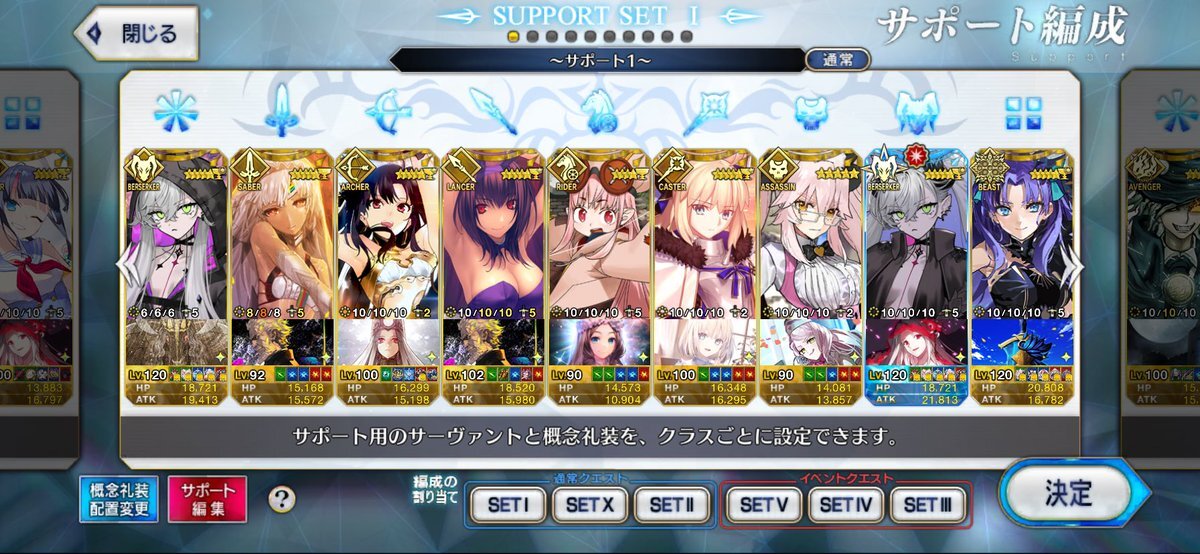This screenshot has height=554, width=1200.
Task: Pick the SET IV assignment button
Action: pos(845,505)
